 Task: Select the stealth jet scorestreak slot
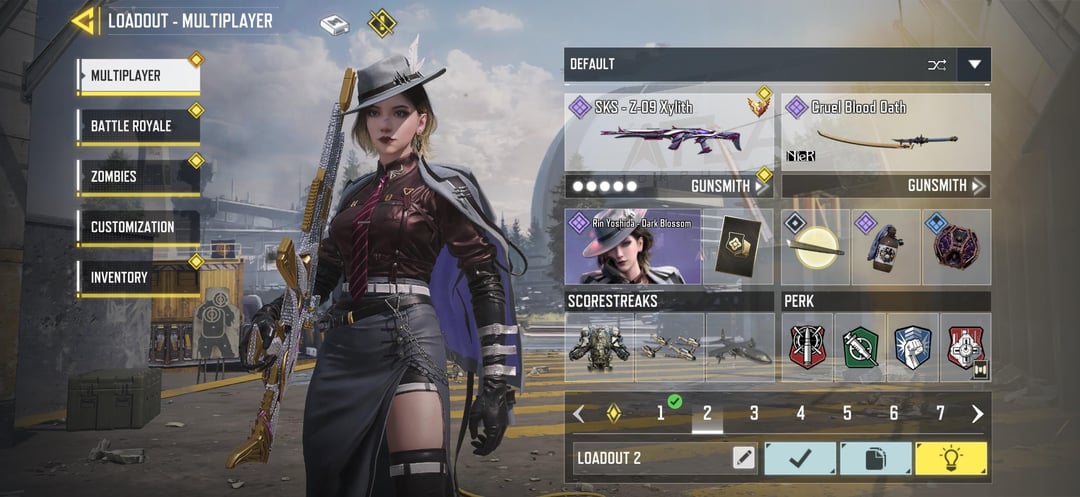(x=740, y=347)
